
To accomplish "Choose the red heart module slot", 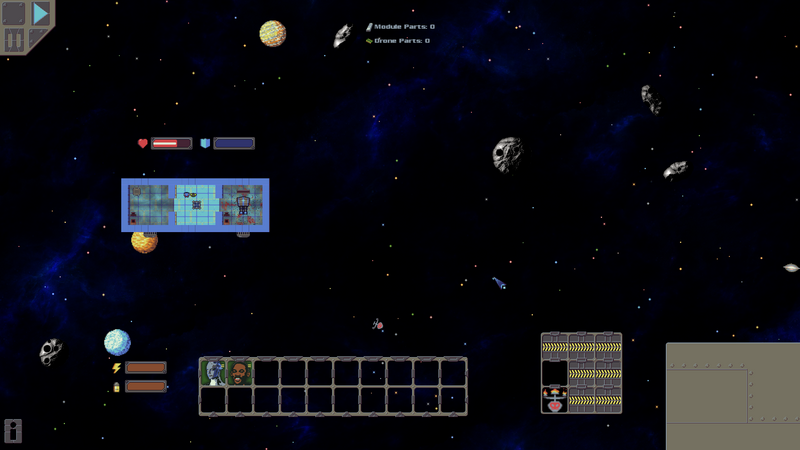I will pyautogui.click(x=554, y=401).
